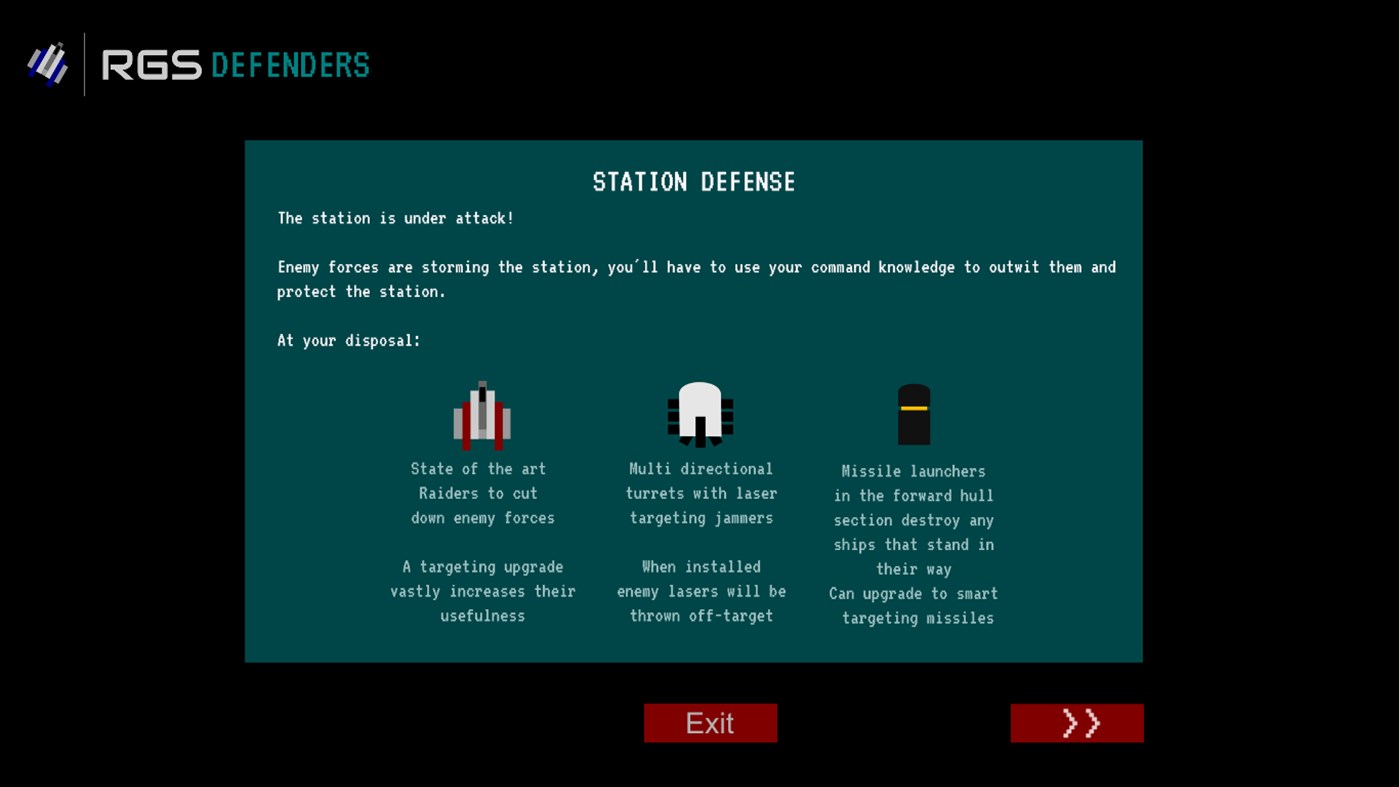This screenshot has height=787, width=1399.
Task: Advance using the double chevron control
Action: coord(1077,722)
